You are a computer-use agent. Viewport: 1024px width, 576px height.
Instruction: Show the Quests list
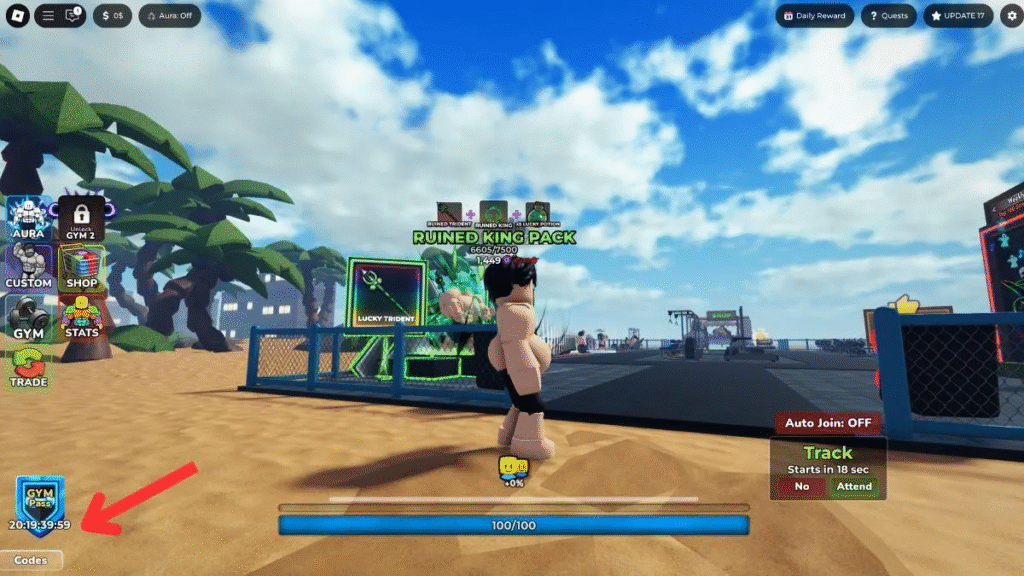[887, 16]
